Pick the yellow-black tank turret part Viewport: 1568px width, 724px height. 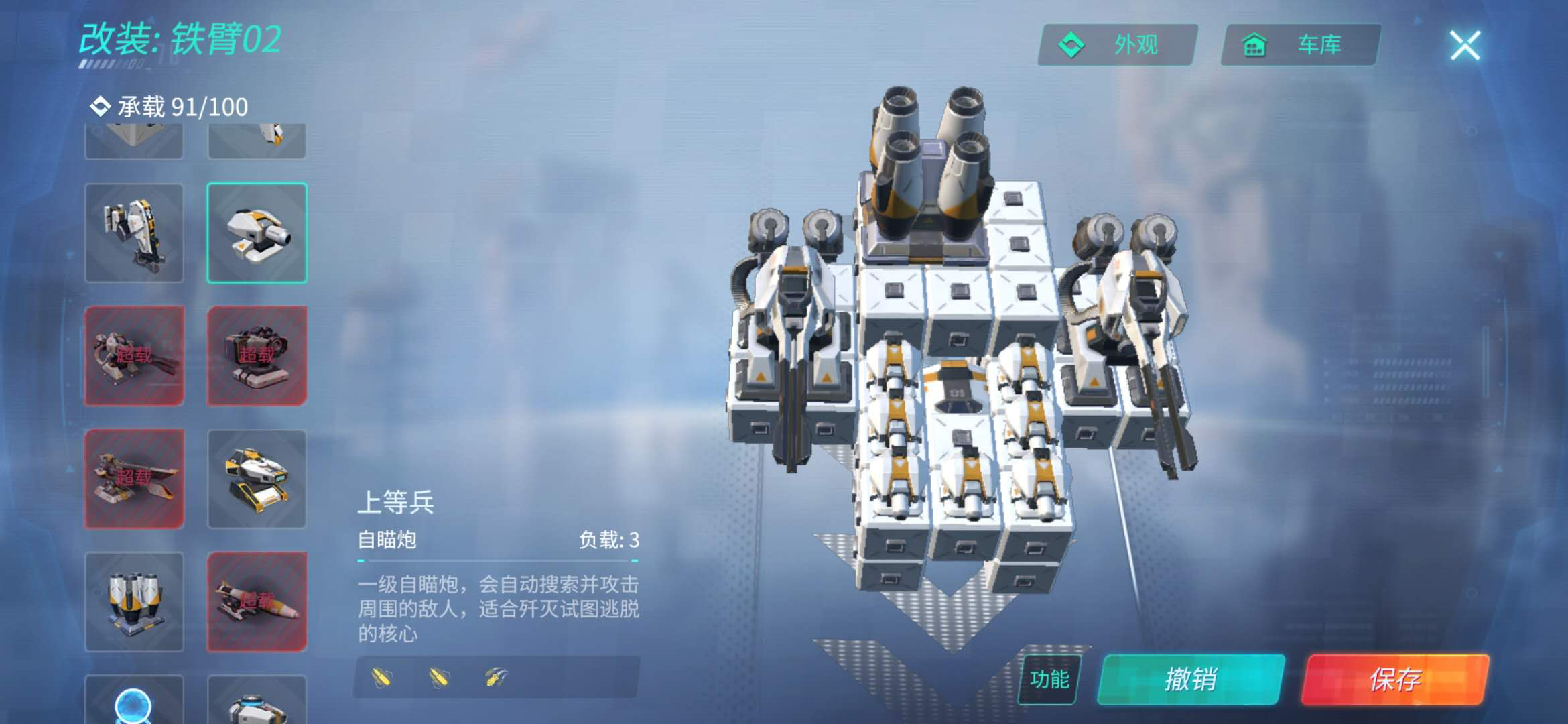pos(257,479)
